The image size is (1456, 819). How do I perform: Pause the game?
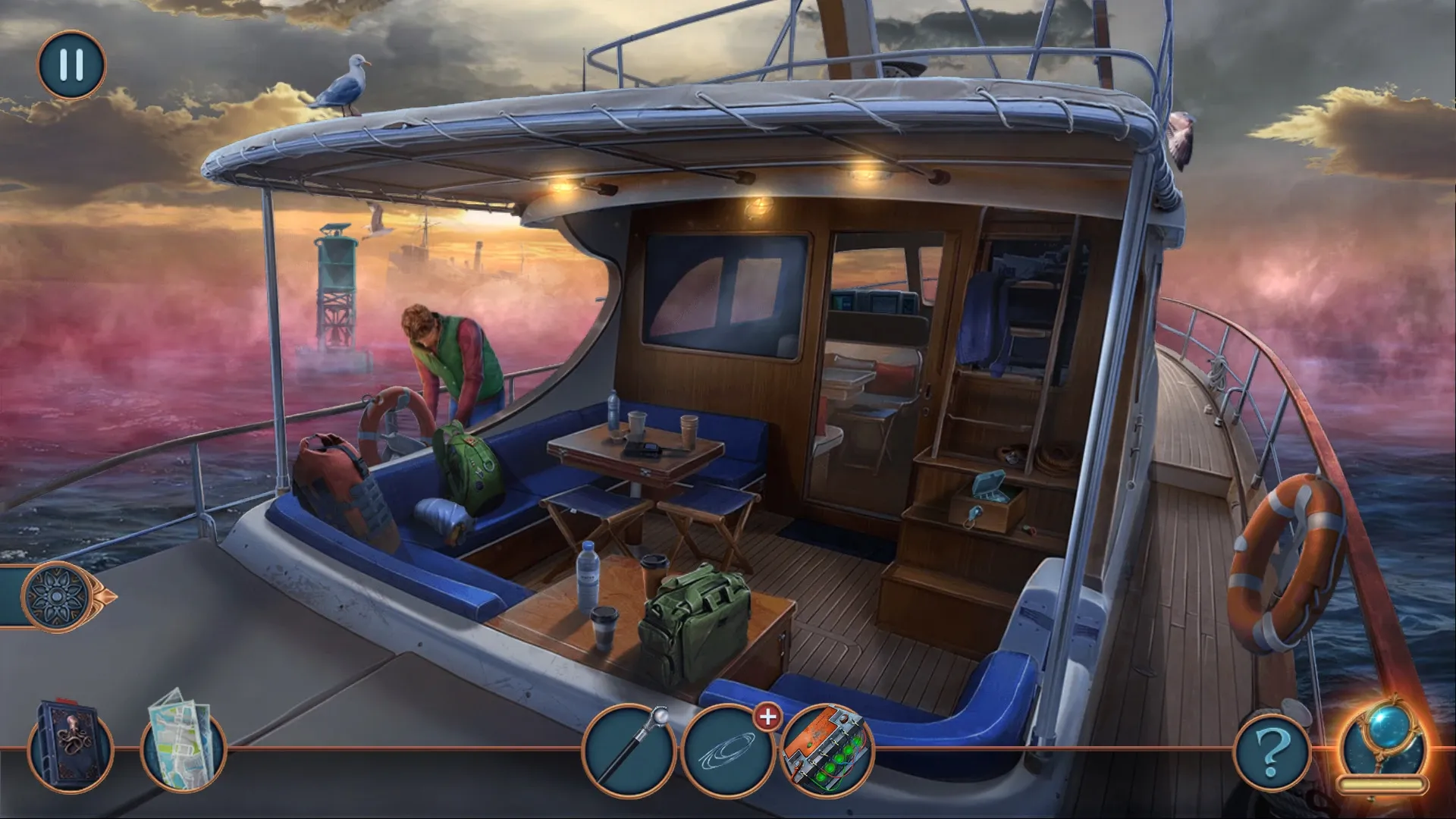pyautogui.click(x=72, y=65)
